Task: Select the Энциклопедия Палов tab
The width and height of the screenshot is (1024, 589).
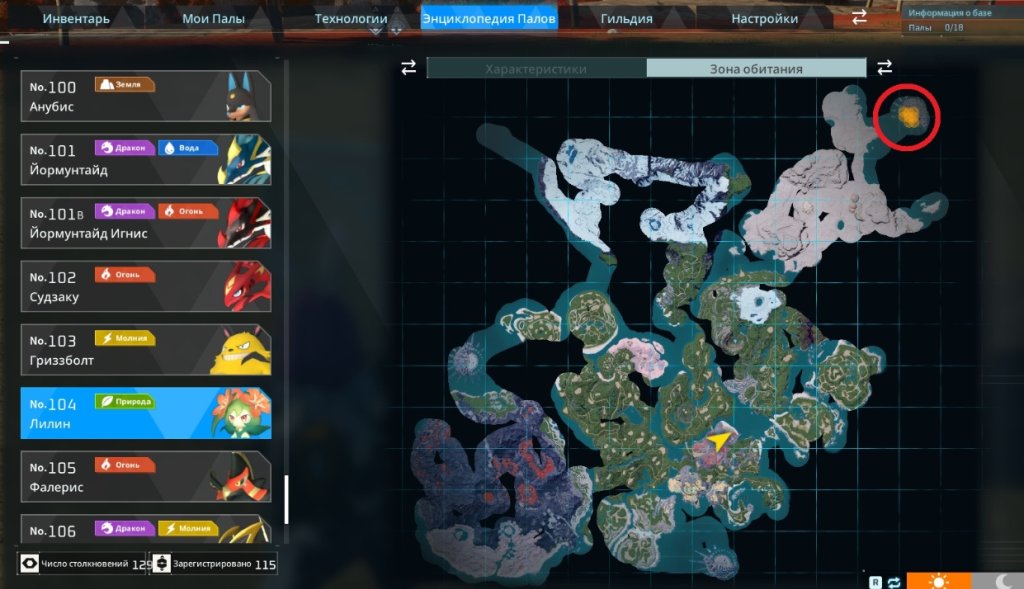Action: point(489,18)
